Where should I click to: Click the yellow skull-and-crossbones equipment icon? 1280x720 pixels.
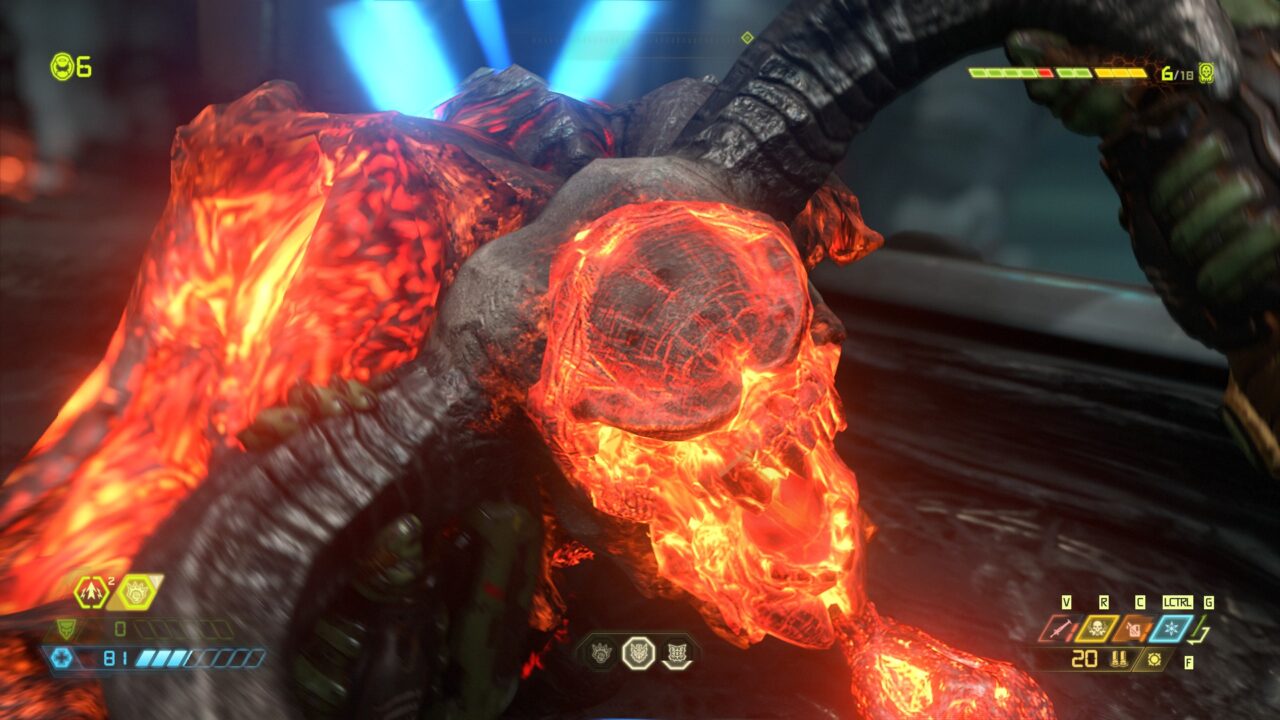coord(1097,628)
